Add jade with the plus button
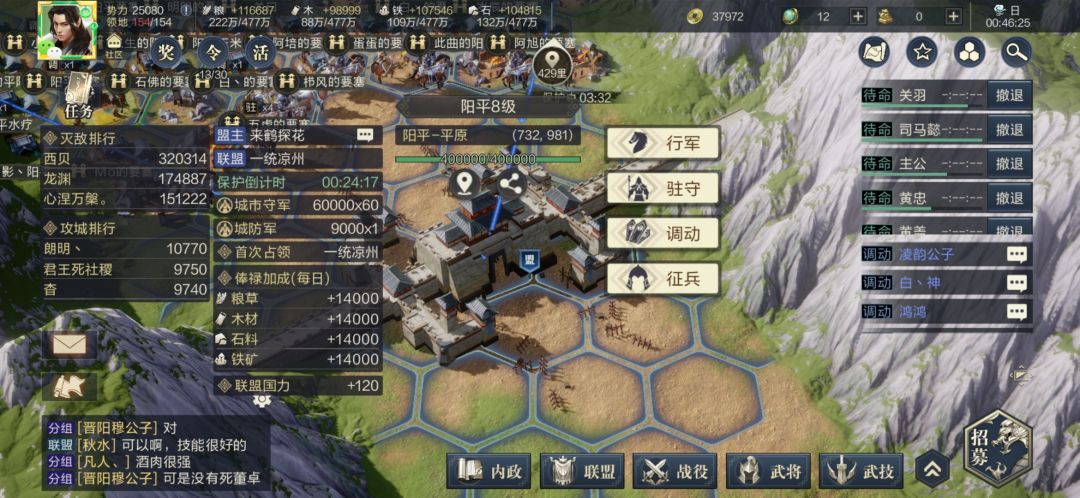The height and width of the screenshot is (498, 1080). click(x=858, y=16)
